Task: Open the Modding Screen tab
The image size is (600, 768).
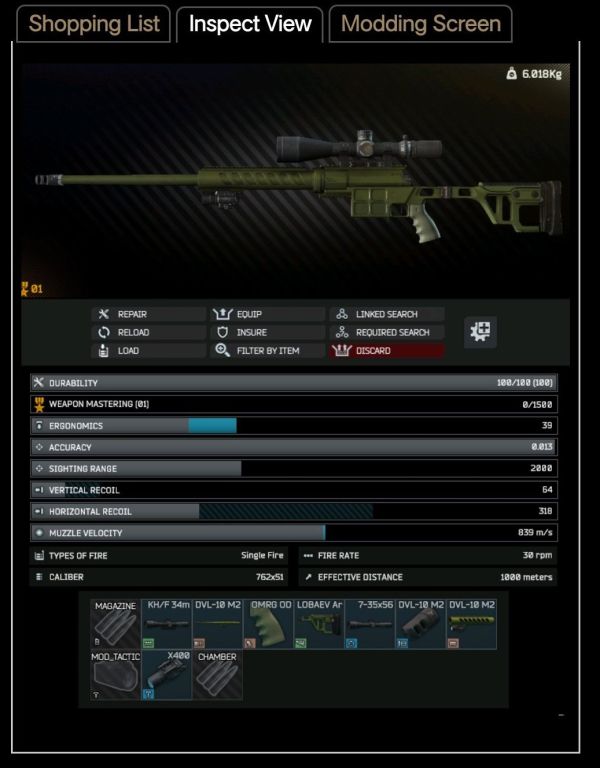Action: [421, 24]
